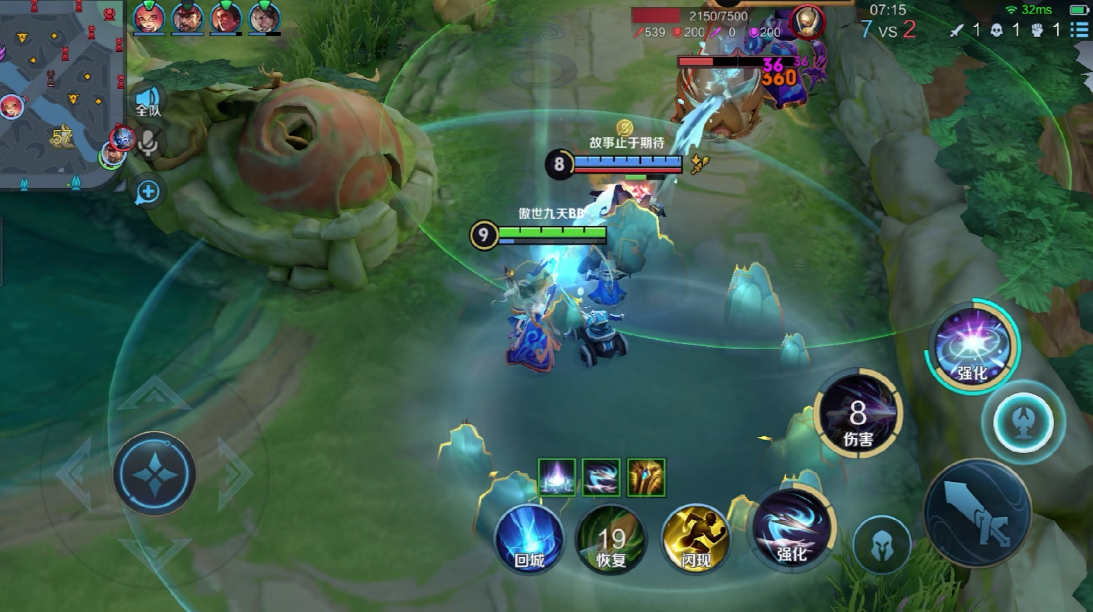Screen dimensions: 1093x612
Task: Tap the blue plus quick-chat button
Action: click(x=149, y=191)
